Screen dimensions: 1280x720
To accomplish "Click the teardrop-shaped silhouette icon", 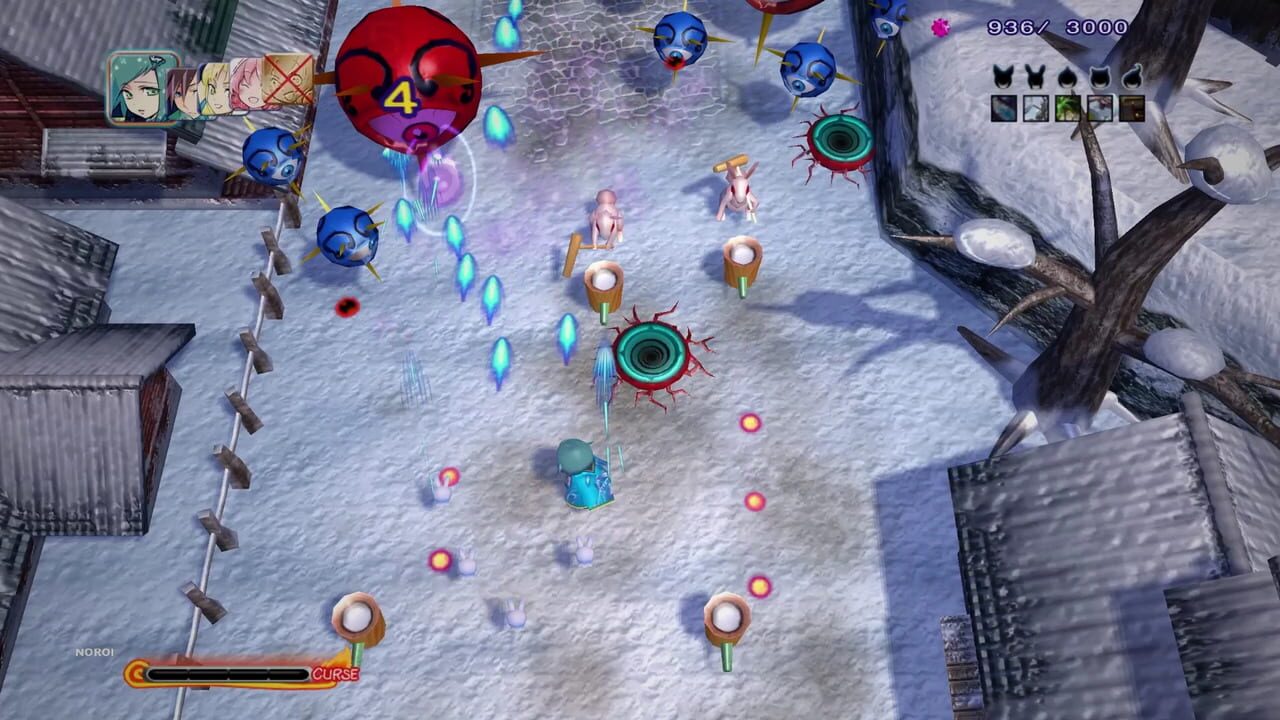I will pyautogui.click(x=1066, y=76).
